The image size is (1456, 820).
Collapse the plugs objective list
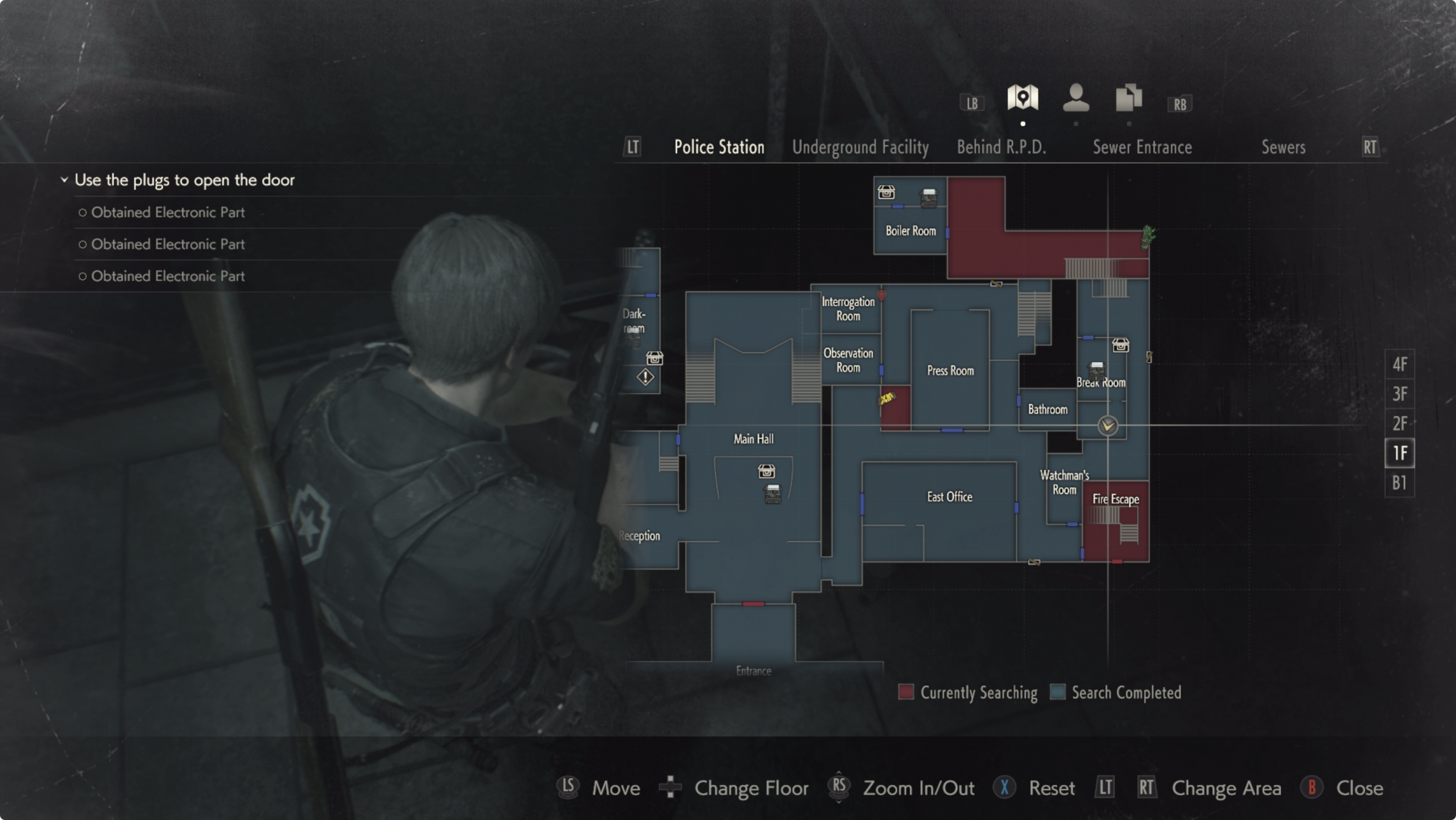(63, 179)
